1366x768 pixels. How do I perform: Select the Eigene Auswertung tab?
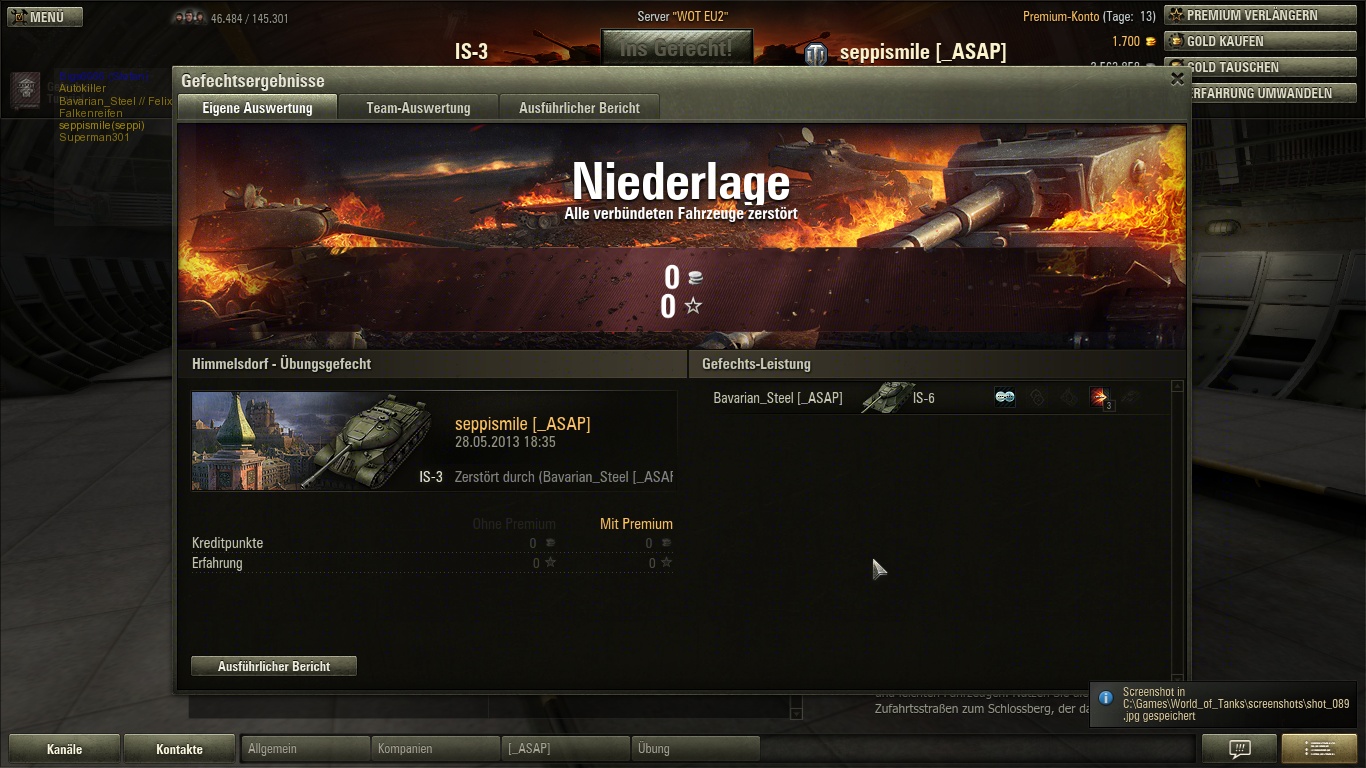[x=257, y=108]
